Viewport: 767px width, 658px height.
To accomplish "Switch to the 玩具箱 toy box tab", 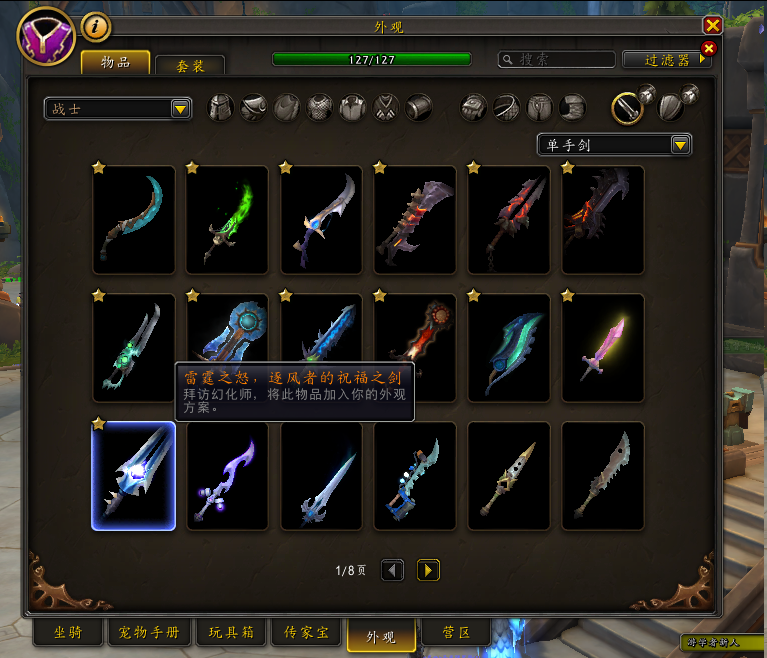I will [x=231, y=633].
